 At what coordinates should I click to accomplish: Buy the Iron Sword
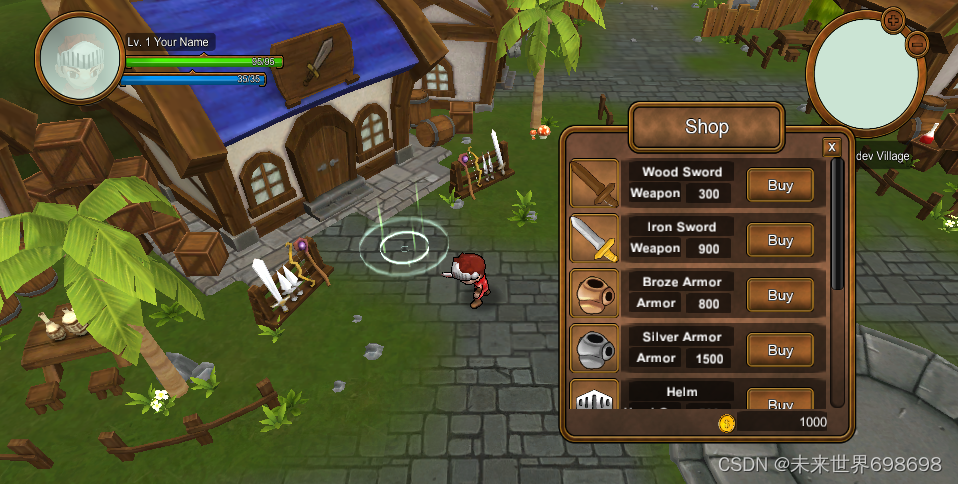pyautogui.click(x=780, y=240)
